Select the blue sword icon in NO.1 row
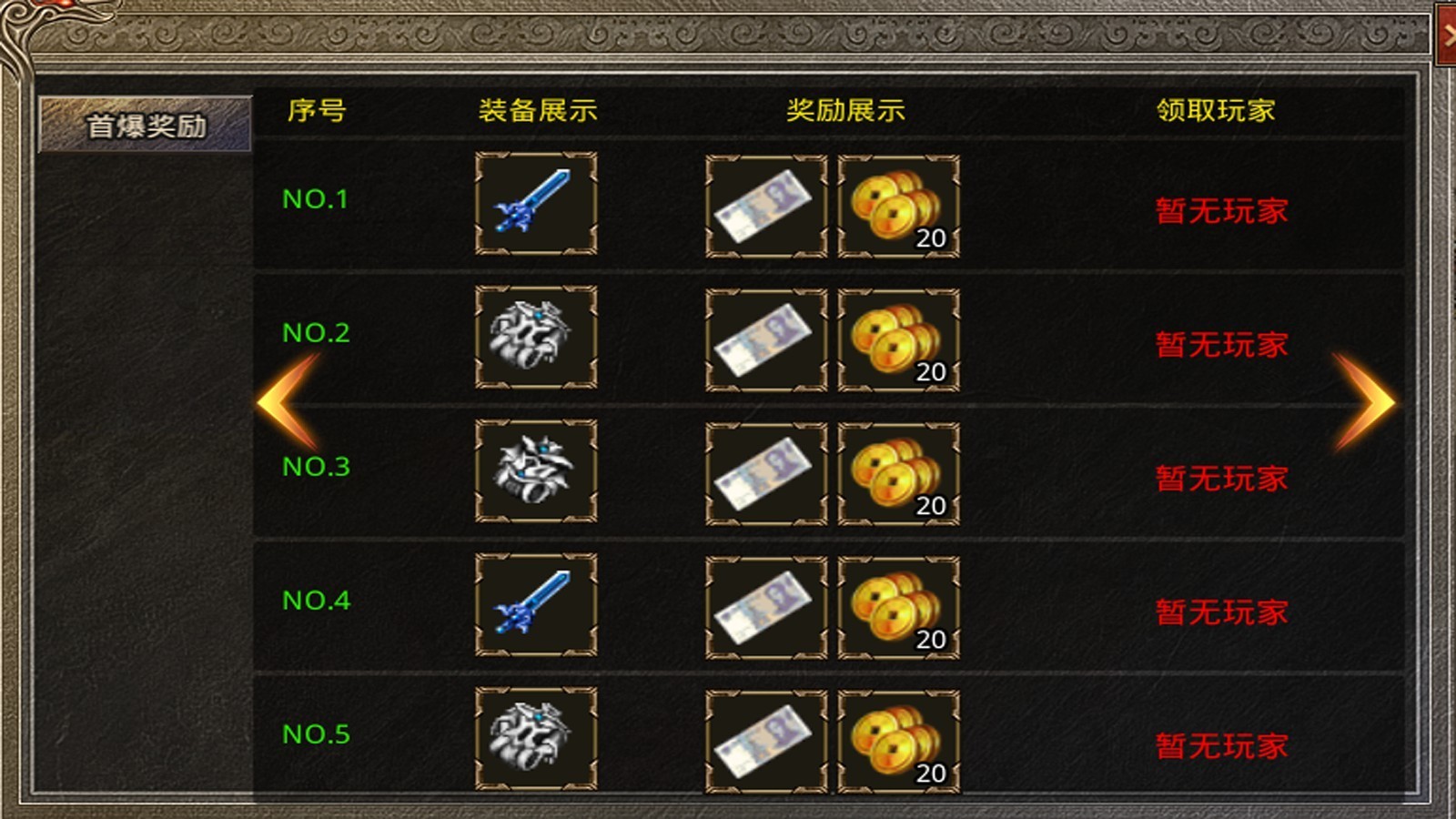Screen dimensions: 1456x819 point(535,204)
